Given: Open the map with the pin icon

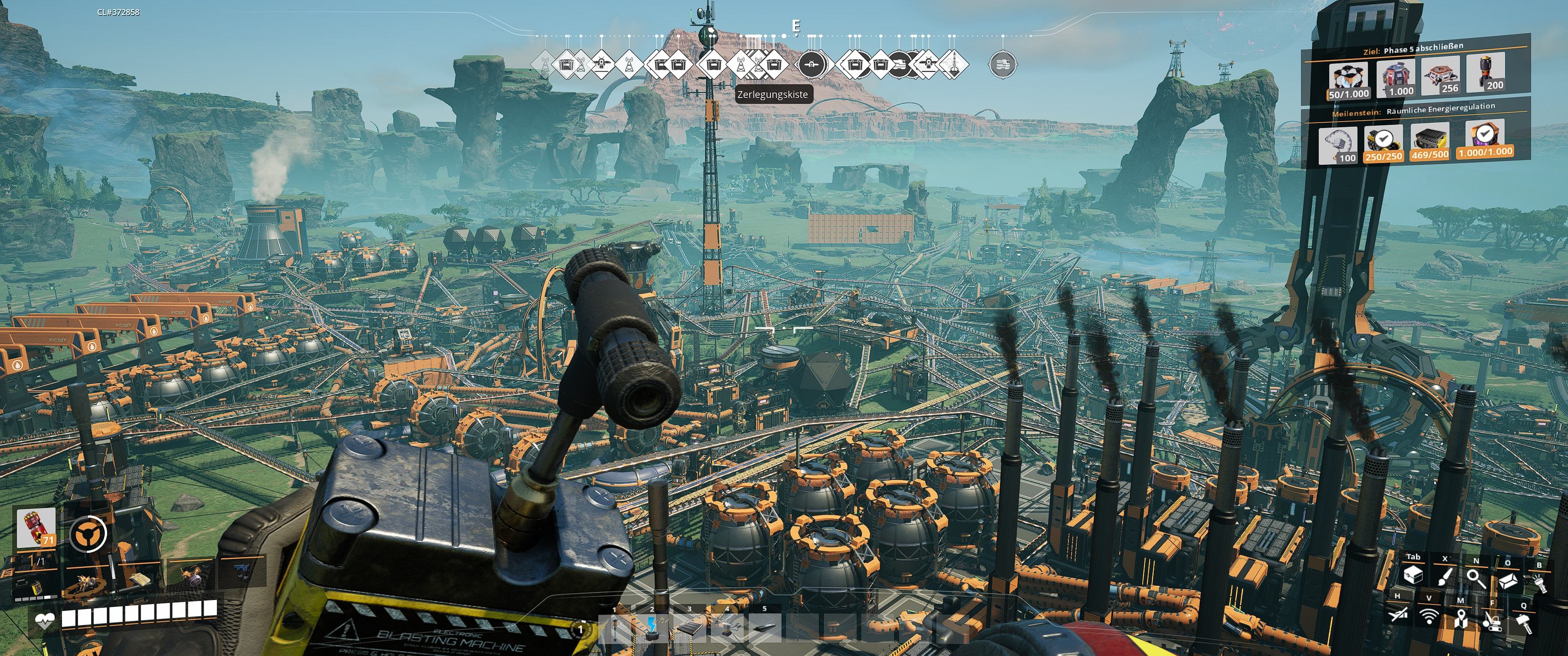Looking at the screenshot, I should 1460,620.
